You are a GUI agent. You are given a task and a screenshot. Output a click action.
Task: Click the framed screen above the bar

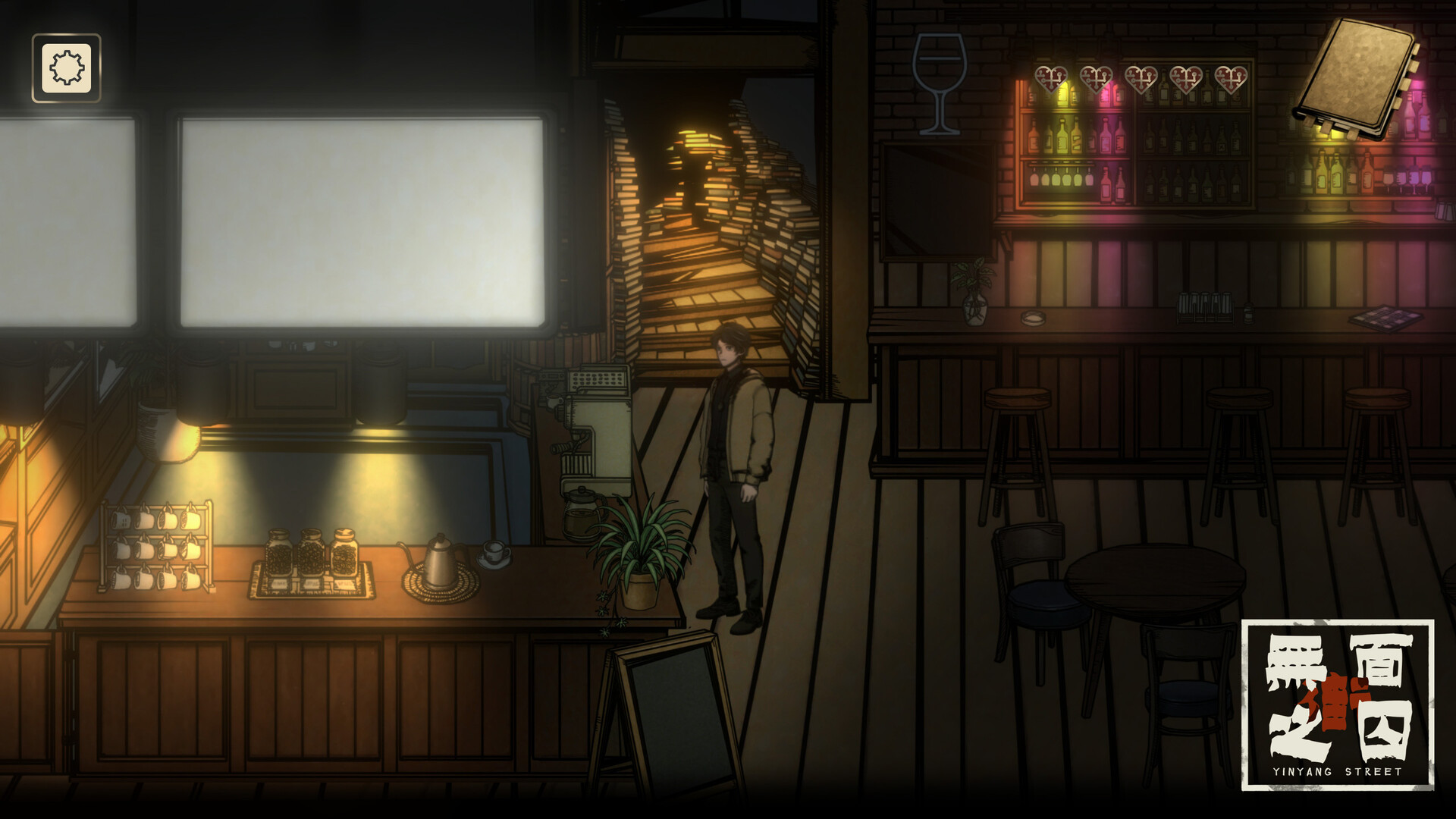click(x=940, y=201)
